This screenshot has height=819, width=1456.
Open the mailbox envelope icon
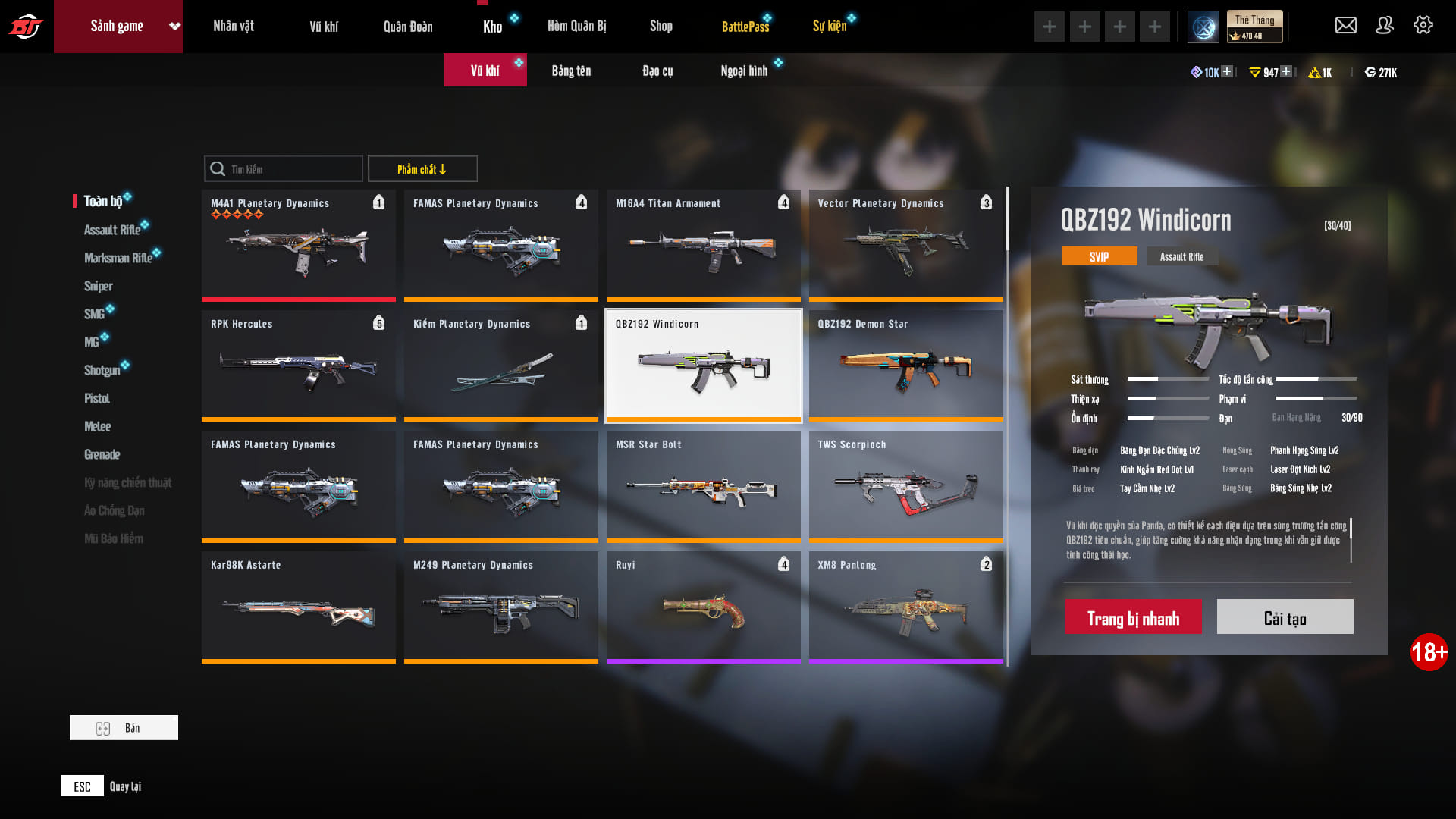pos(1346,26)
